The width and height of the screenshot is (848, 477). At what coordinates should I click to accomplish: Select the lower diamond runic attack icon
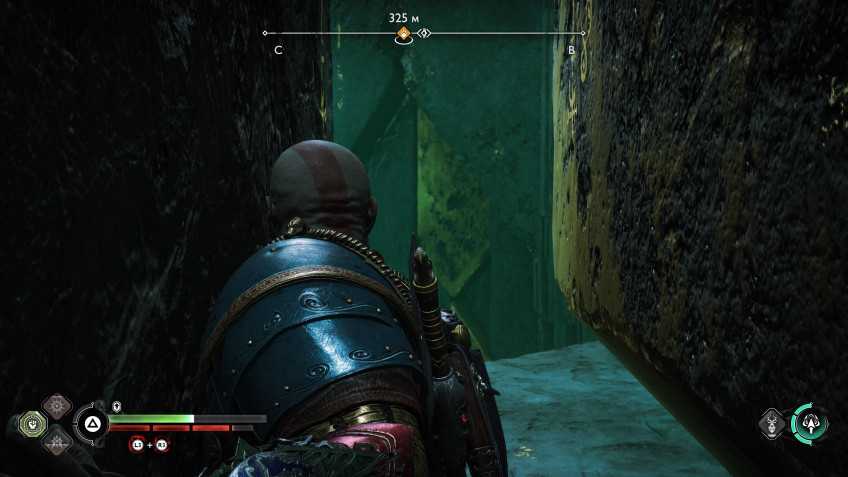[57, 443]
